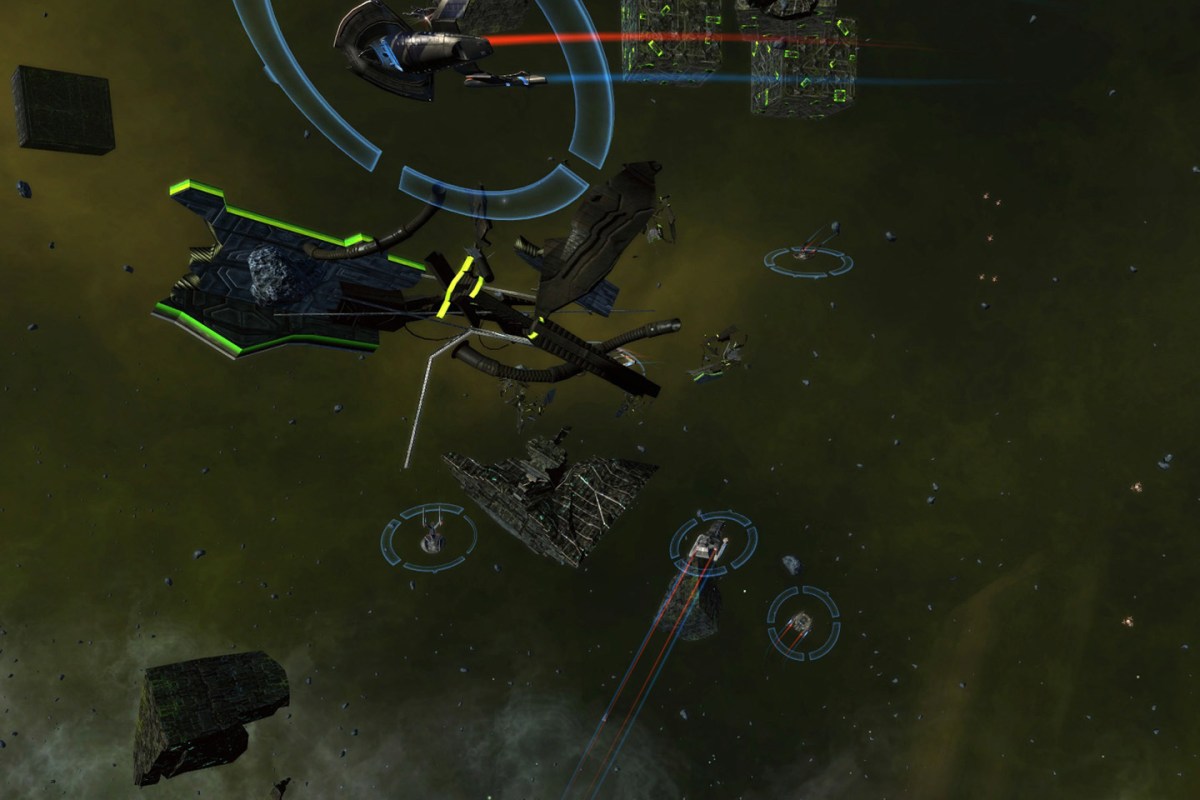Select the distant ship with the flat oval ring
The width and height of the screenshot is (1200, 800).
pyautogui.click(x=808, y=259)
